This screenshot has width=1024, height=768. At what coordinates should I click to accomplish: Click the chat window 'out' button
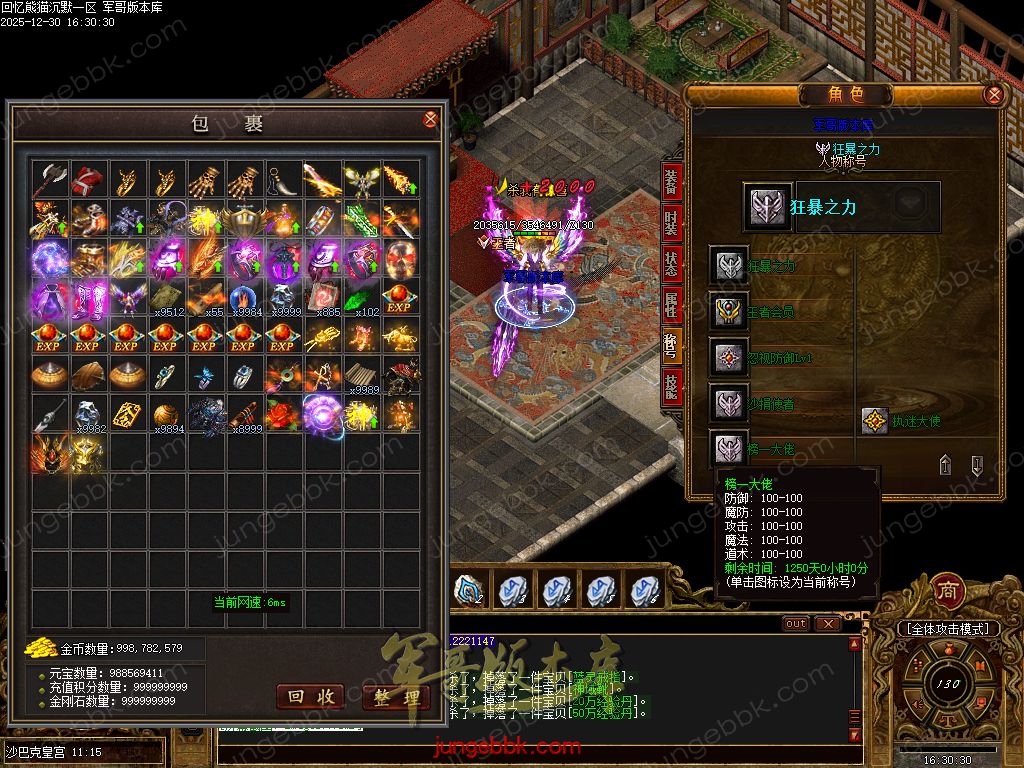click(x=796, y=623)
